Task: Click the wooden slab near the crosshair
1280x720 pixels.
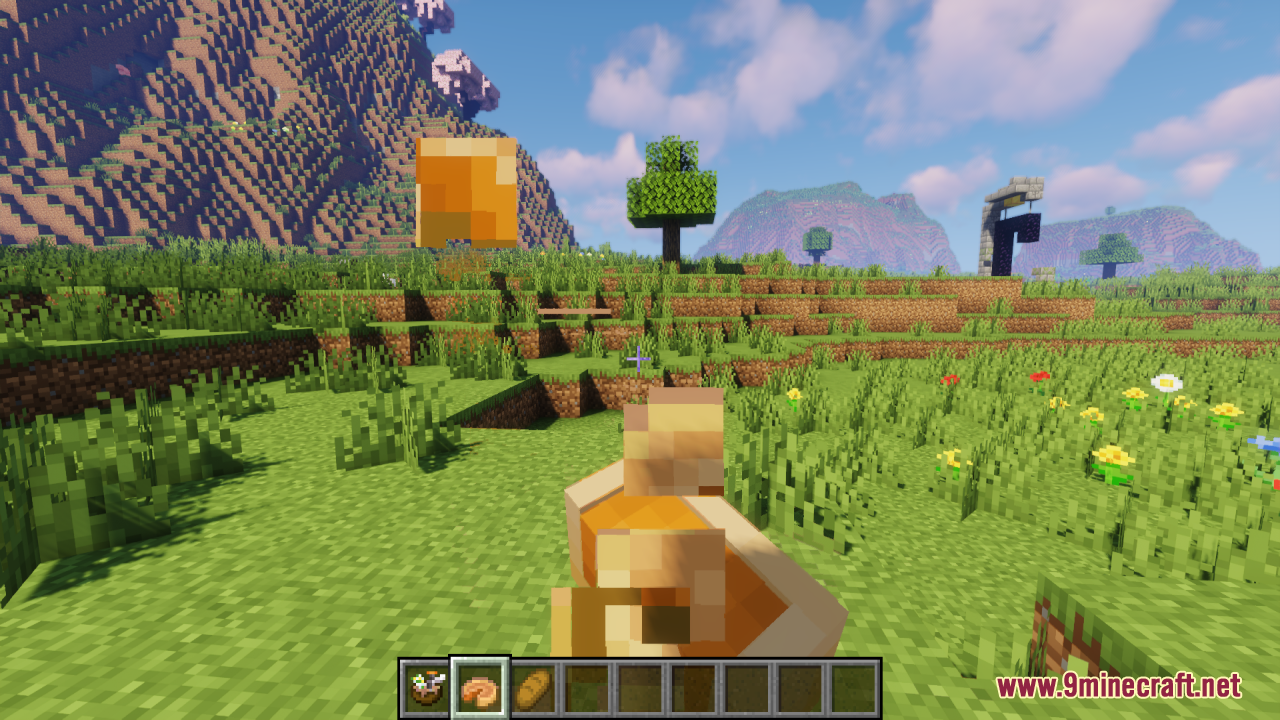Action: tap(575, 312)
